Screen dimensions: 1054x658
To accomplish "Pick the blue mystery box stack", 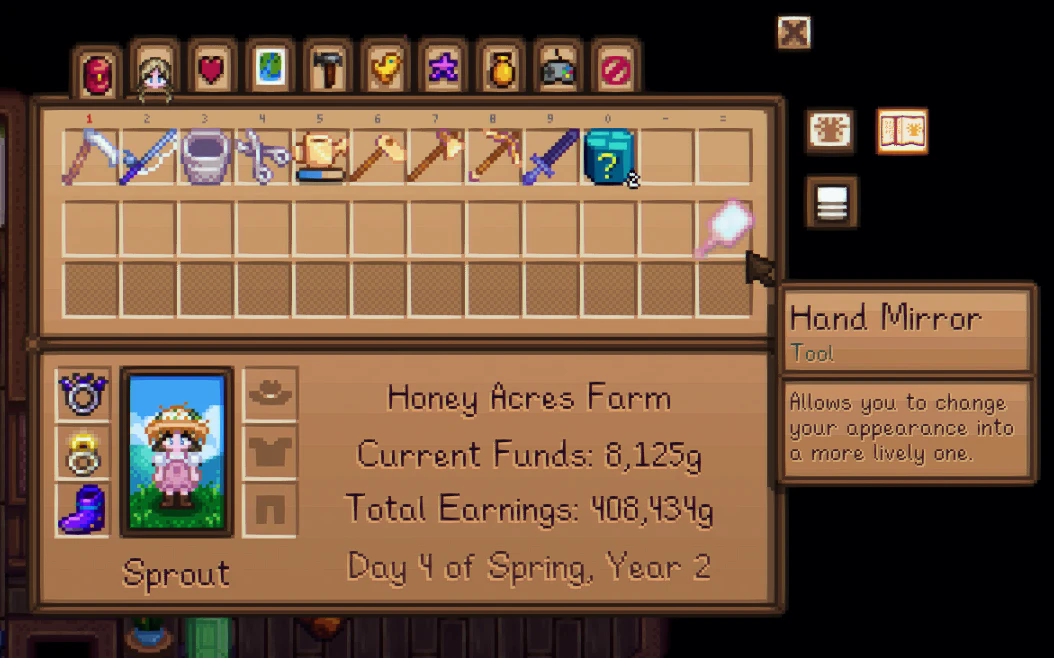I will 609,157.
